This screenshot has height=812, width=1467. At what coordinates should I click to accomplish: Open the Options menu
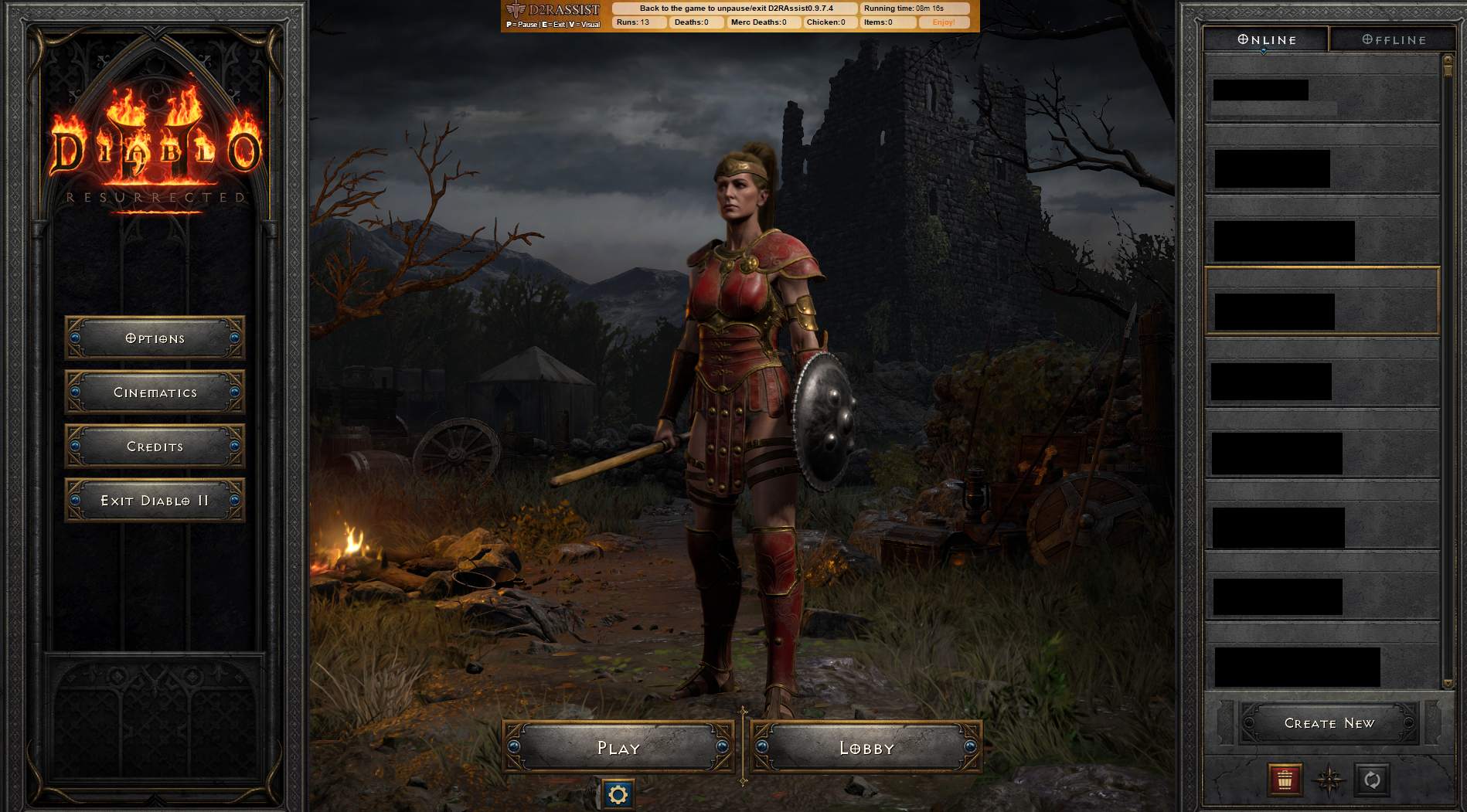pos(155,338)
